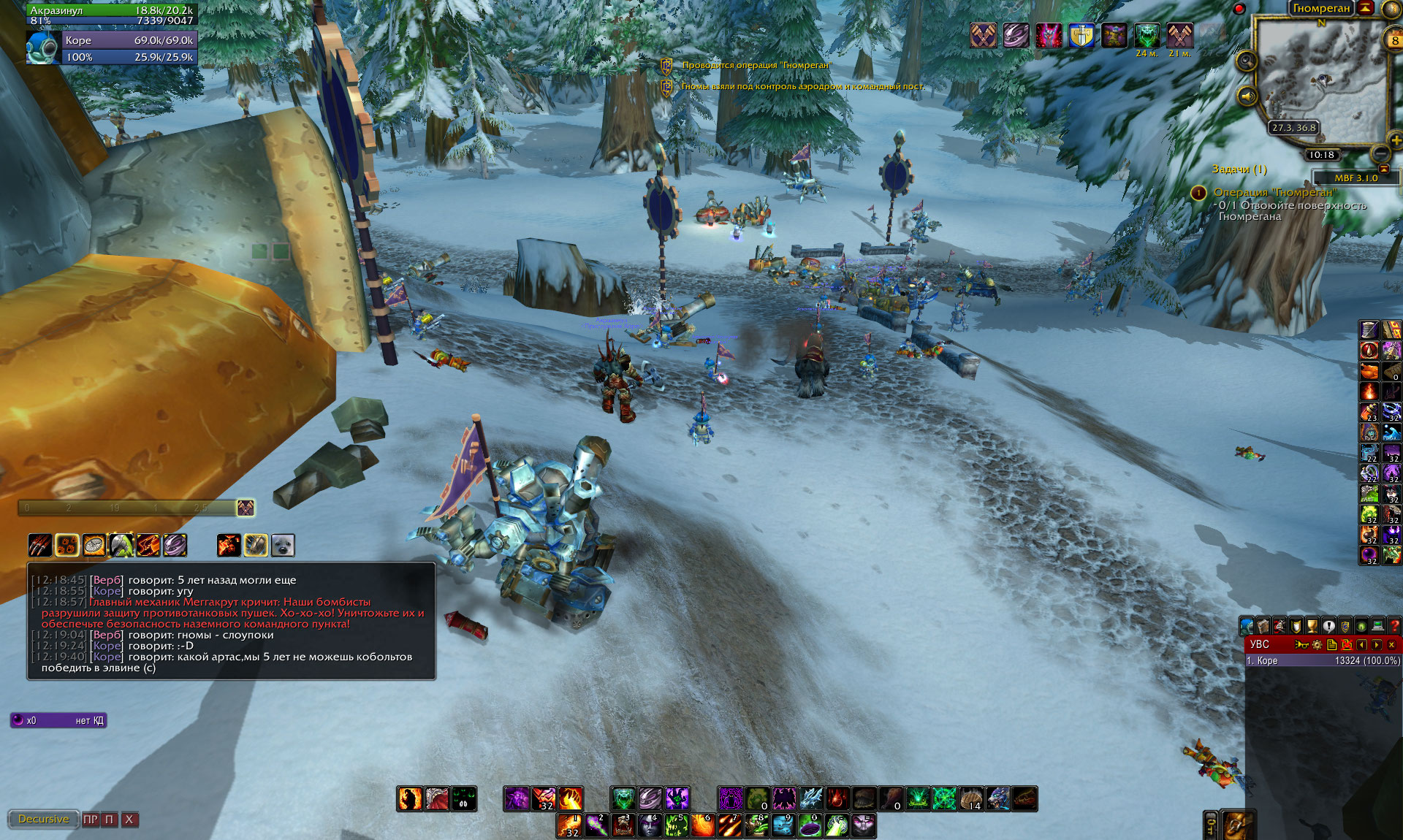
Task: Reset damage meter data with crossed-out icon
Action: (x=1346, y=645)
